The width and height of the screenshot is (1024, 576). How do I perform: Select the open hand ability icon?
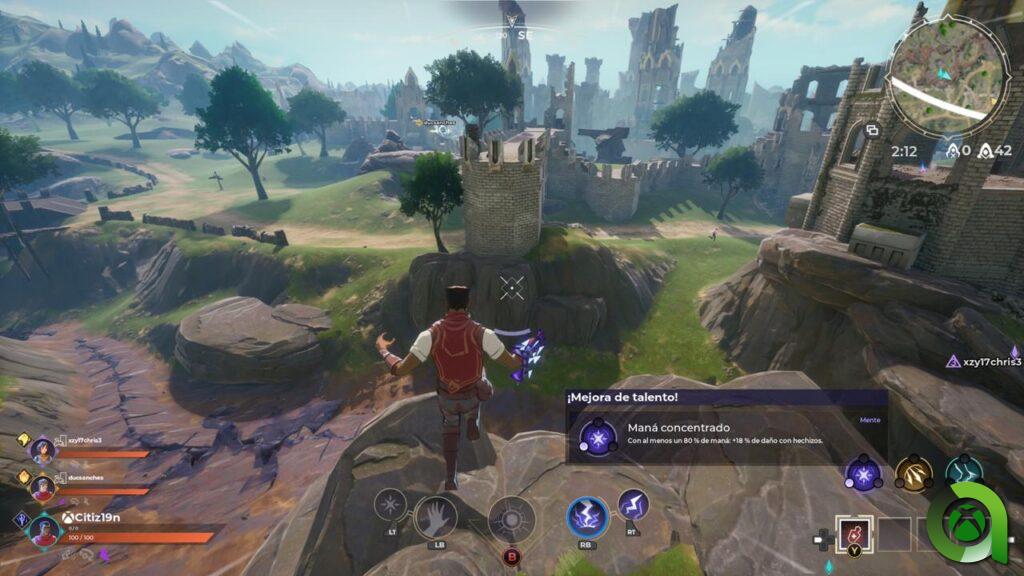coord(435,516)
